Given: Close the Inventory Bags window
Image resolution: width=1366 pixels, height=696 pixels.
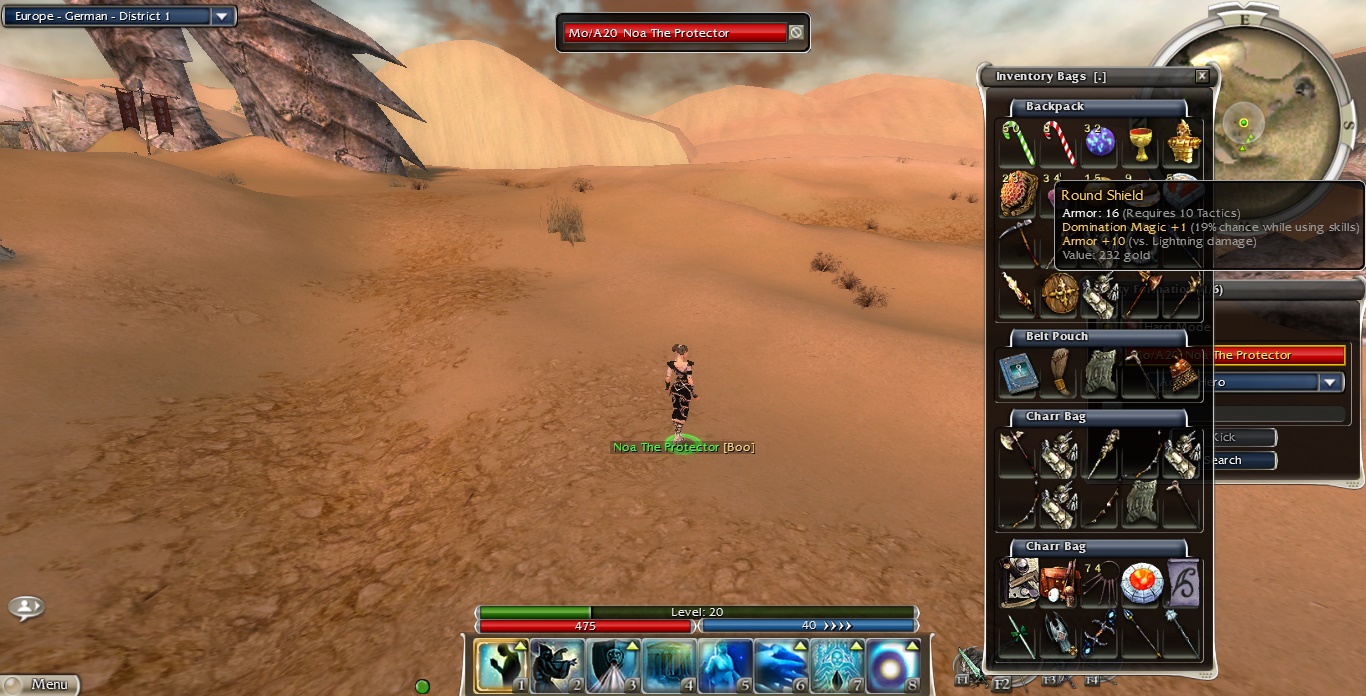Looking at the screenshot, I should click(1202, 76).
